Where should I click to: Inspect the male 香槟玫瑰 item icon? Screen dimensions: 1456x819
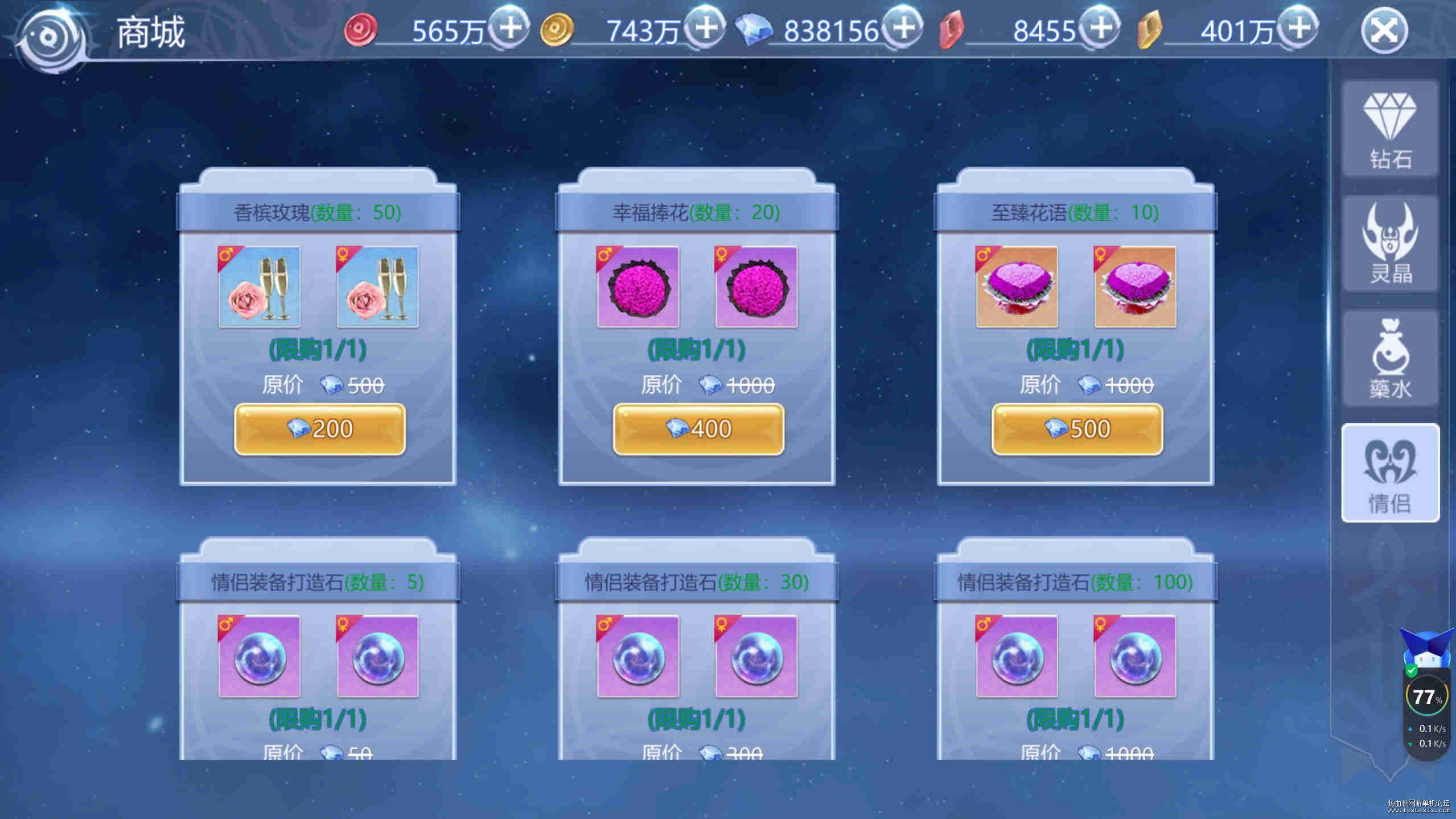pos(260,286)
